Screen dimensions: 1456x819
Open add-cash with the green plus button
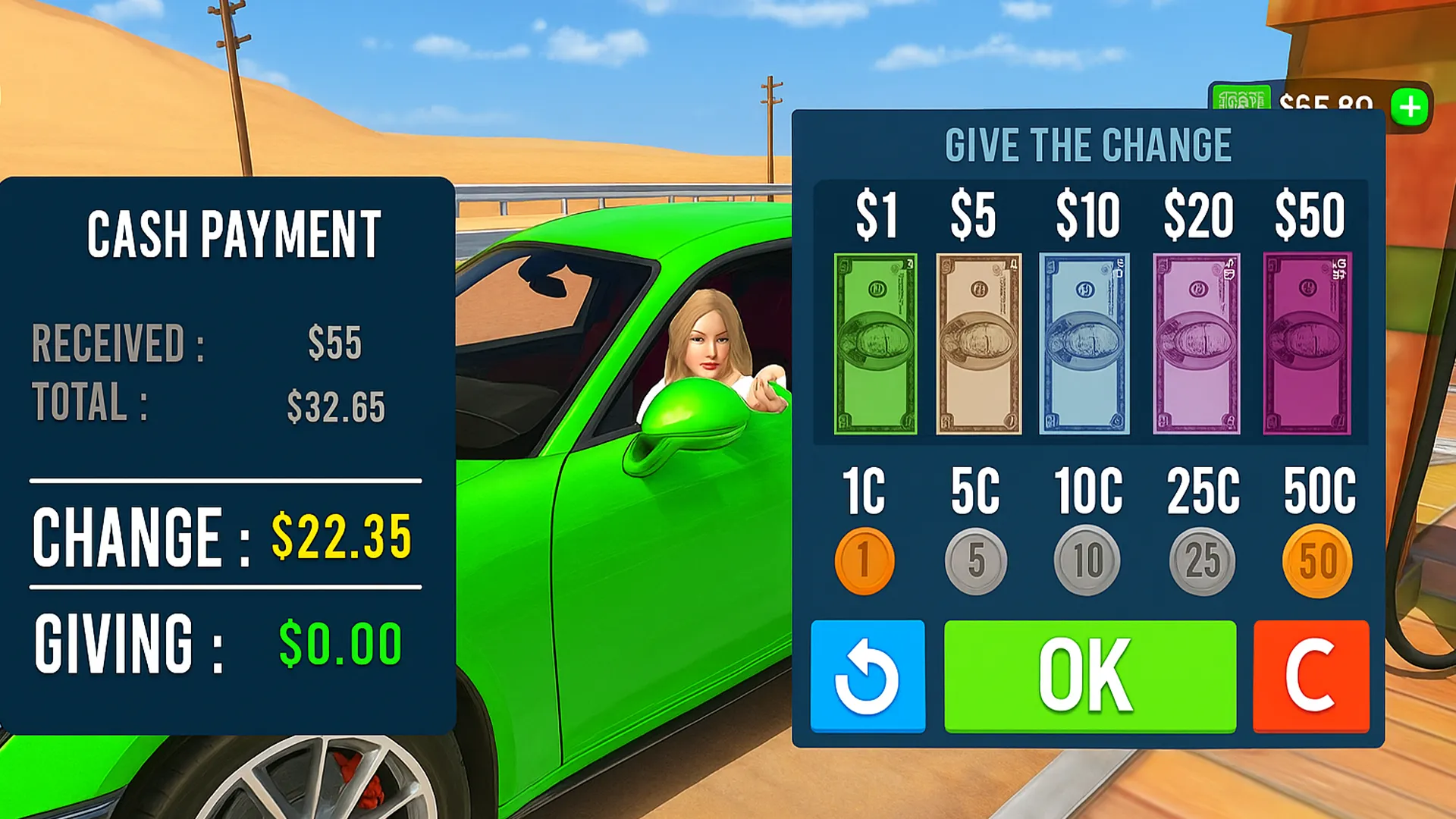pos(1410,107)
